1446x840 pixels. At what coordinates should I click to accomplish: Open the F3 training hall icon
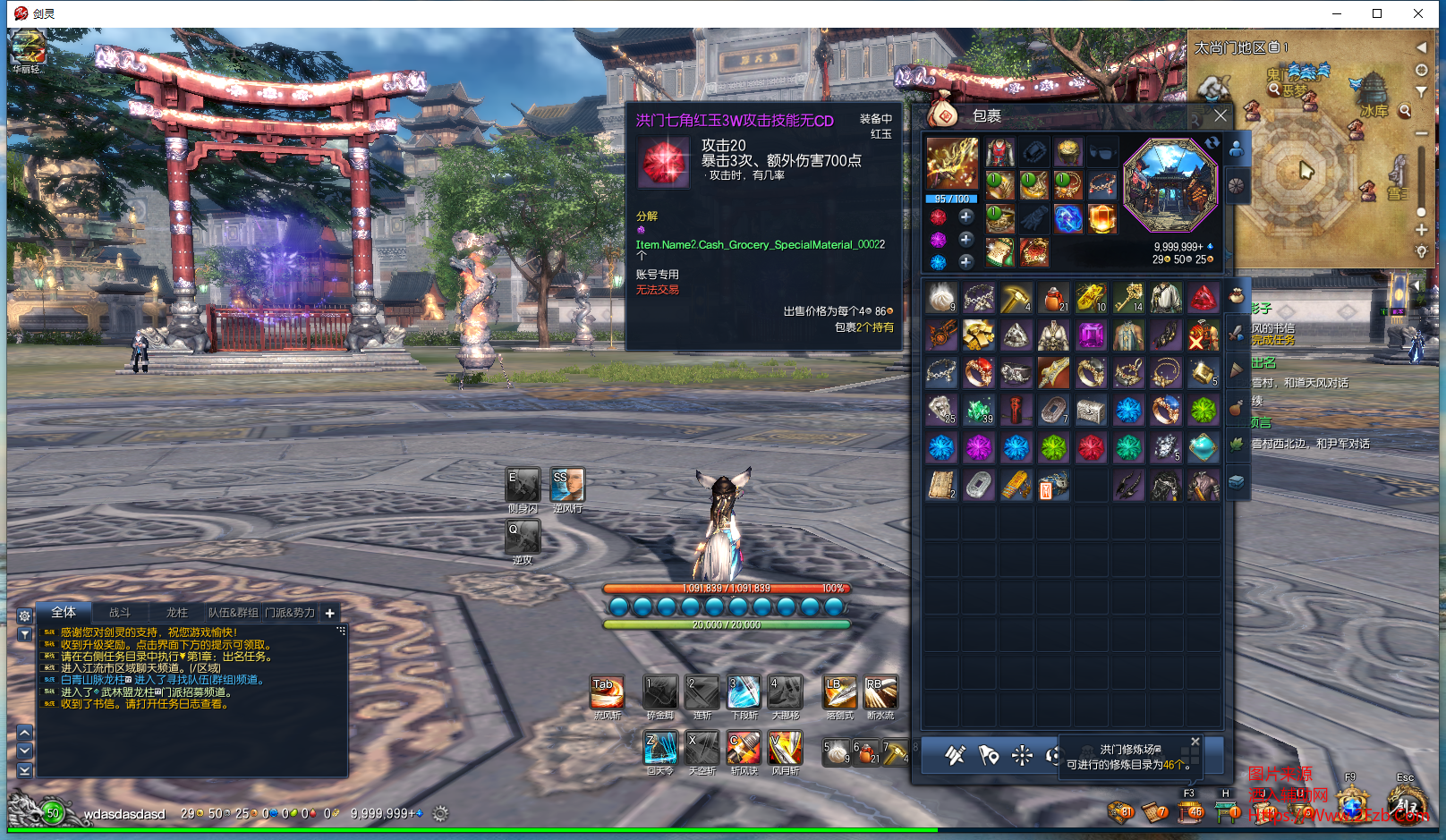click(1190, 811)
